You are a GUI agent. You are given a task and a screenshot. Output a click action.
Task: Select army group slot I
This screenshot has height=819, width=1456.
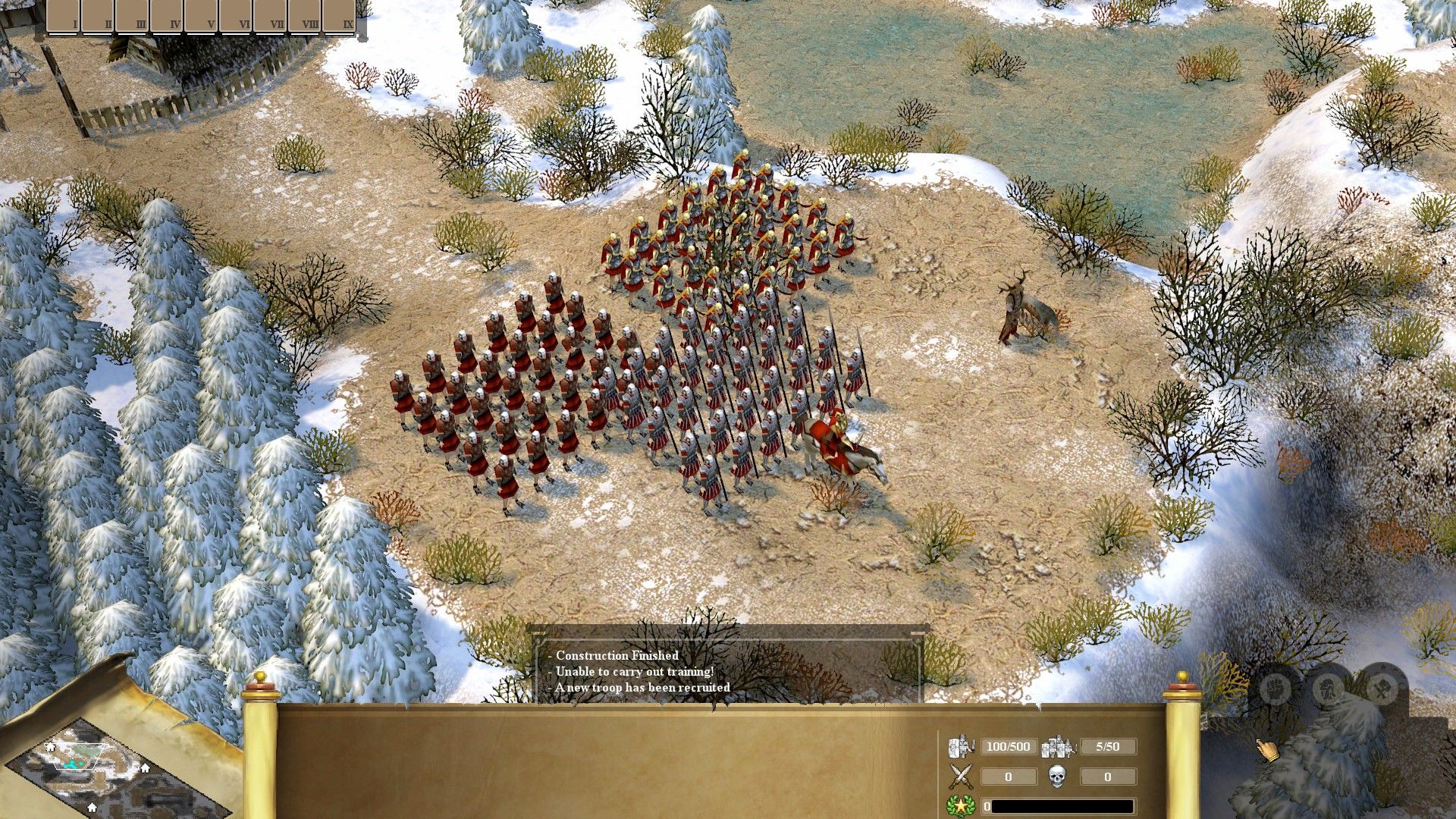tap(63, 16)
